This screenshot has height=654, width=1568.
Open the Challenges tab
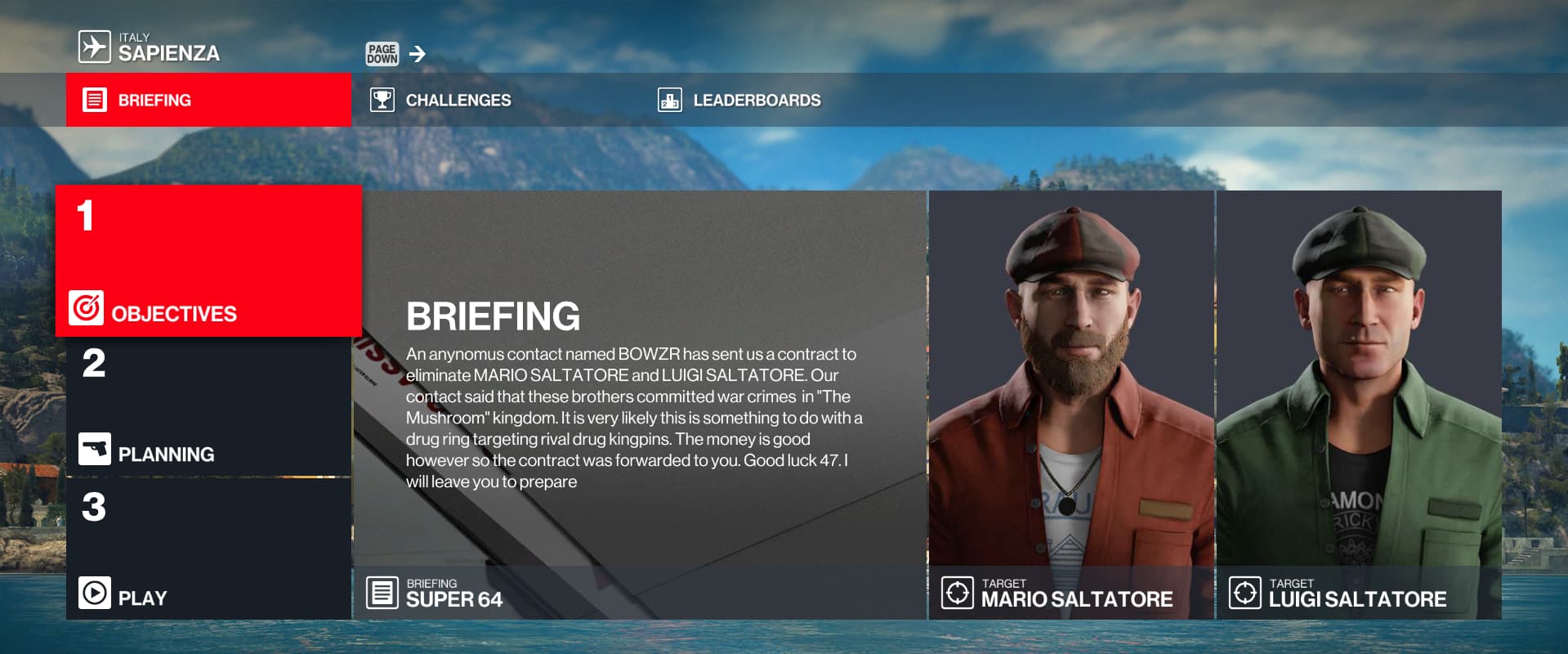pyautogui.click(x=458, y=100)
